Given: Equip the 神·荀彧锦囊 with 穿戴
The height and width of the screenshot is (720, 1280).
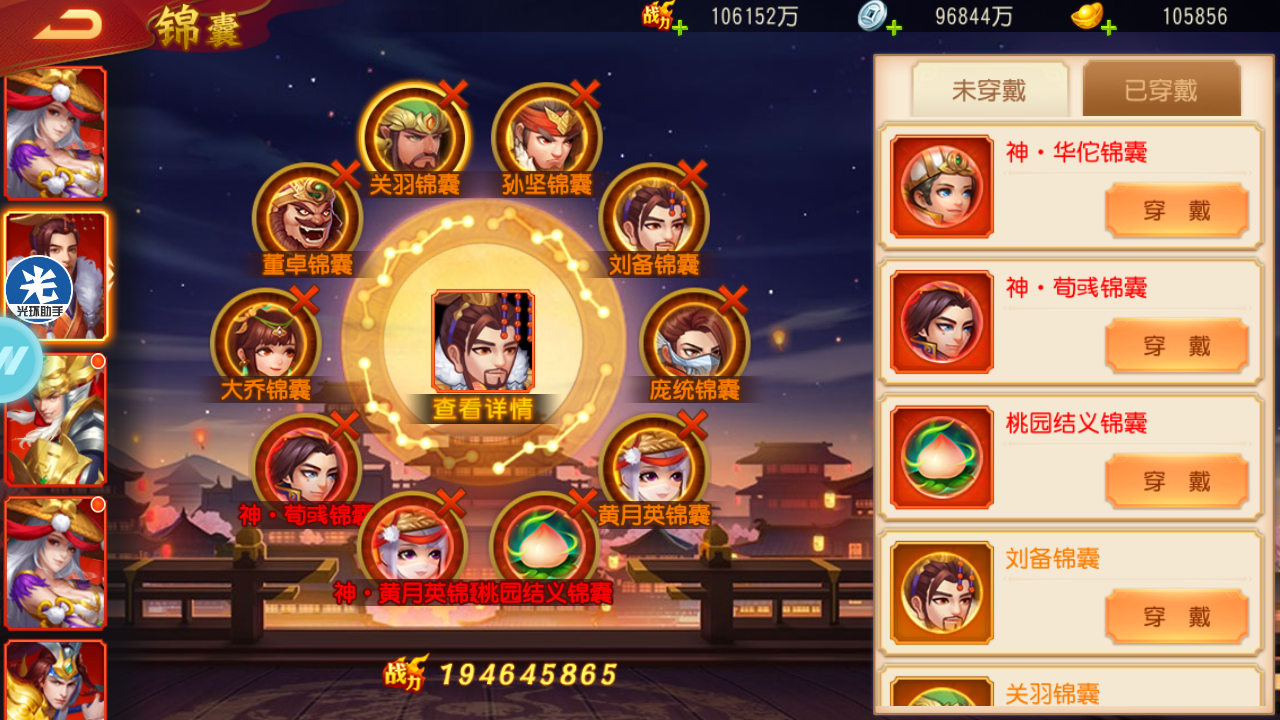Looking at the screenshot, I should point(1176,346).
